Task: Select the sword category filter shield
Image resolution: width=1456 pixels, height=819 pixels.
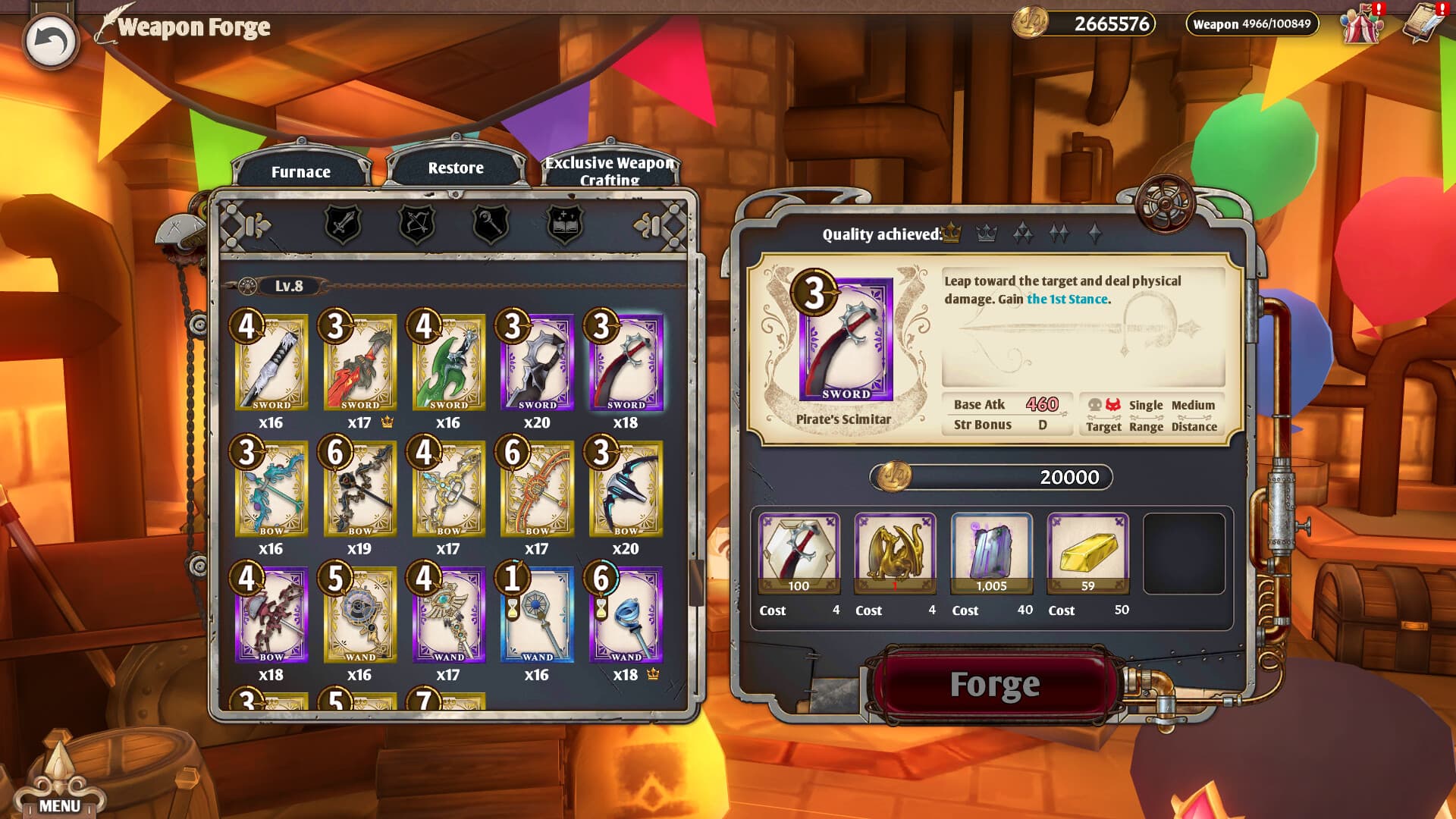Action: tap(343, 226)
